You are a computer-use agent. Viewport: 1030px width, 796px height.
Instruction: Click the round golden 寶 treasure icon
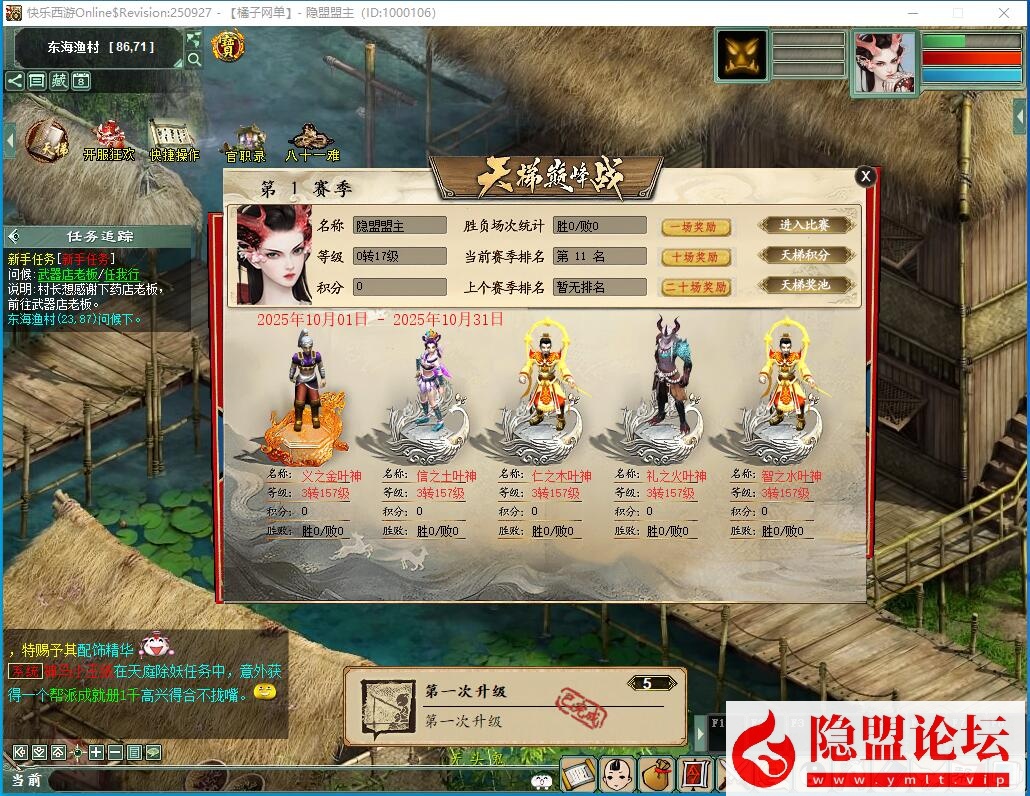coord(229,46)
